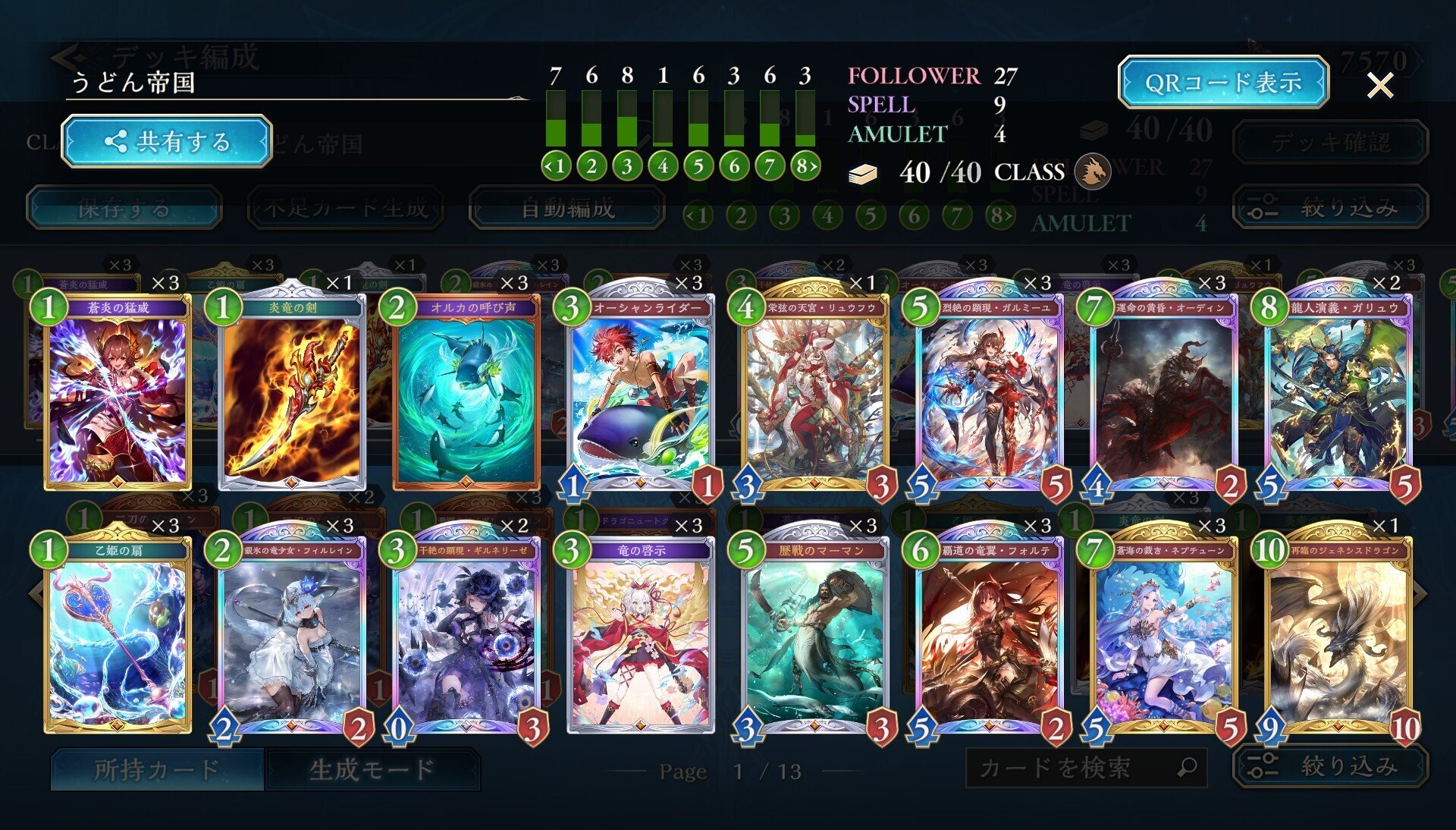Open the deck book icon beside 40/40 count

click(864, 173)
